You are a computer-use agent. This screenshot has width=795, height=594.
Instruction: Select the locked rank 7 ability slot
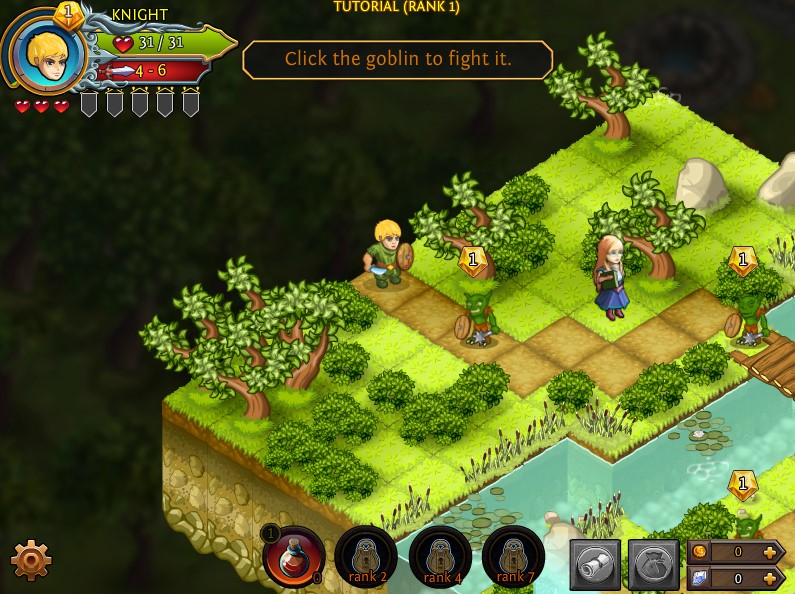[x=512, y=556]
